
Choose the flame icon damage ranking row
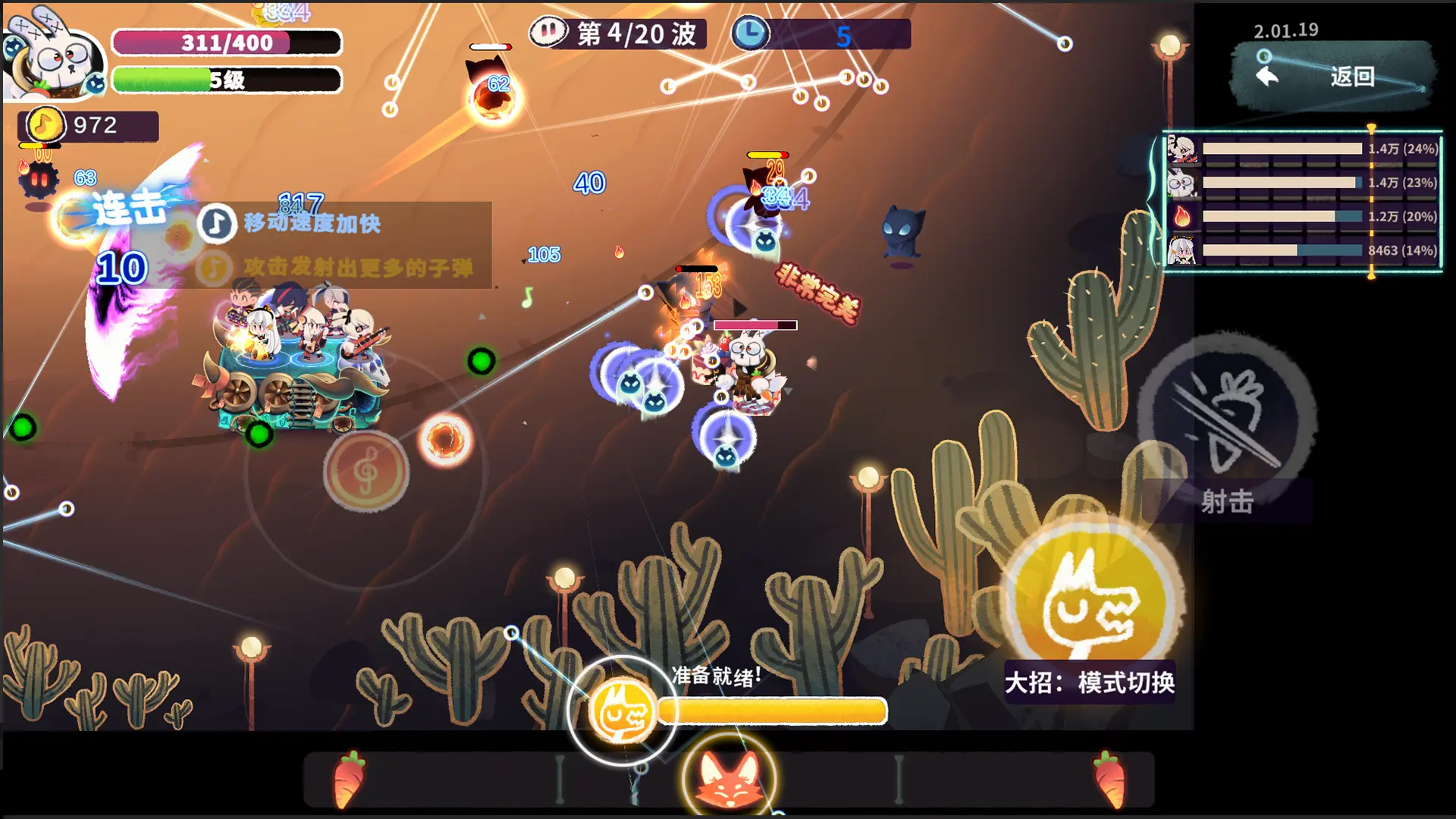[1303, 217]
